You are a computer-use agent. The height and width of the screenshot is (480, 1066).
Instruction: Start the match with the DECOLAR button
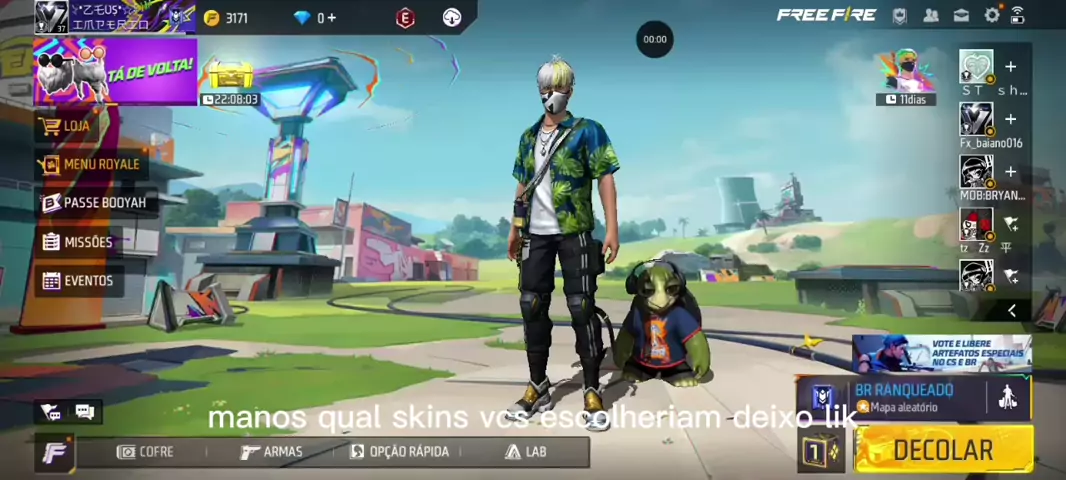[943, 450]
